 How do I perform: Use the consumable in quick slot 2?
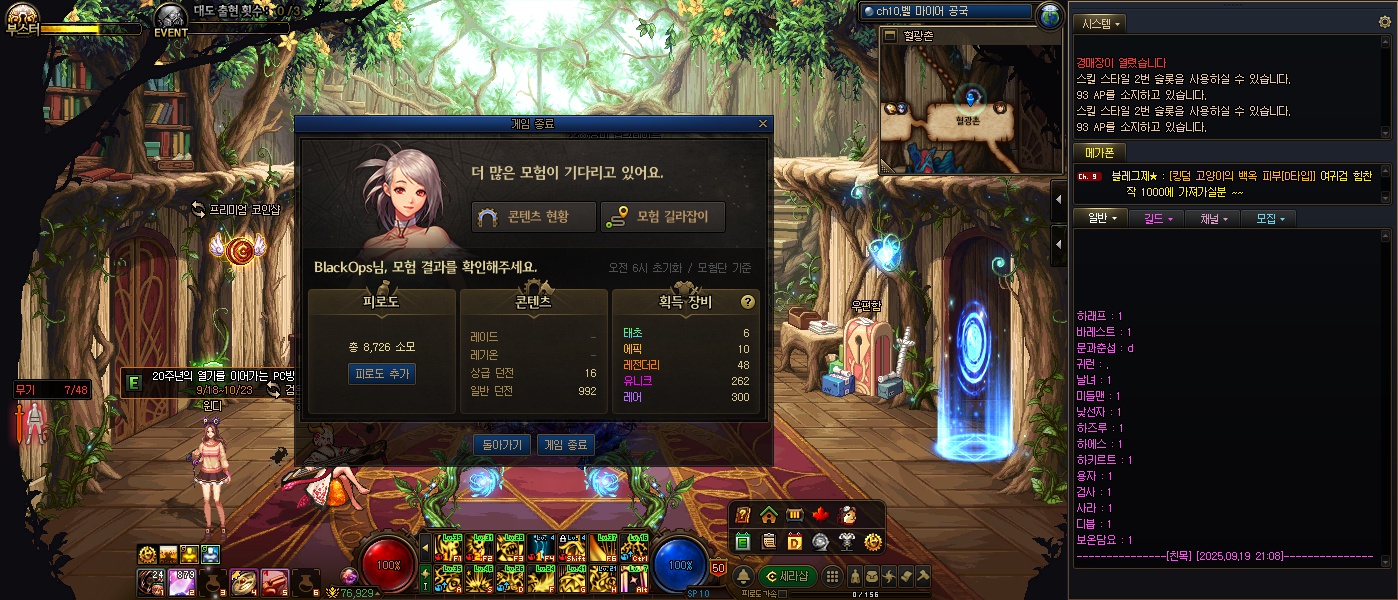point(184,581)
